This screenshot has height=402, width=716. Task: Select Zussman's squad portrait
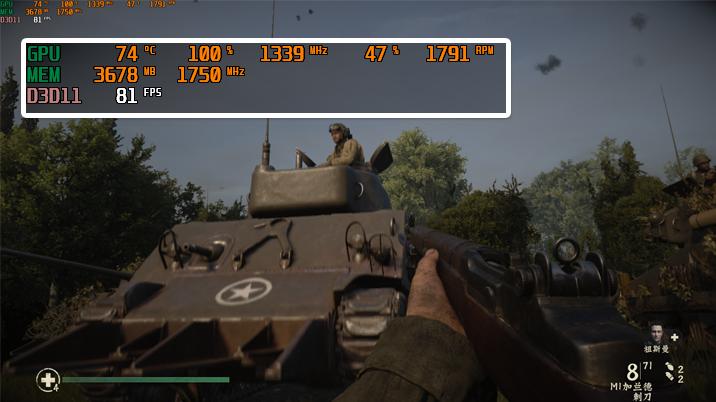[x=656, y=333]
